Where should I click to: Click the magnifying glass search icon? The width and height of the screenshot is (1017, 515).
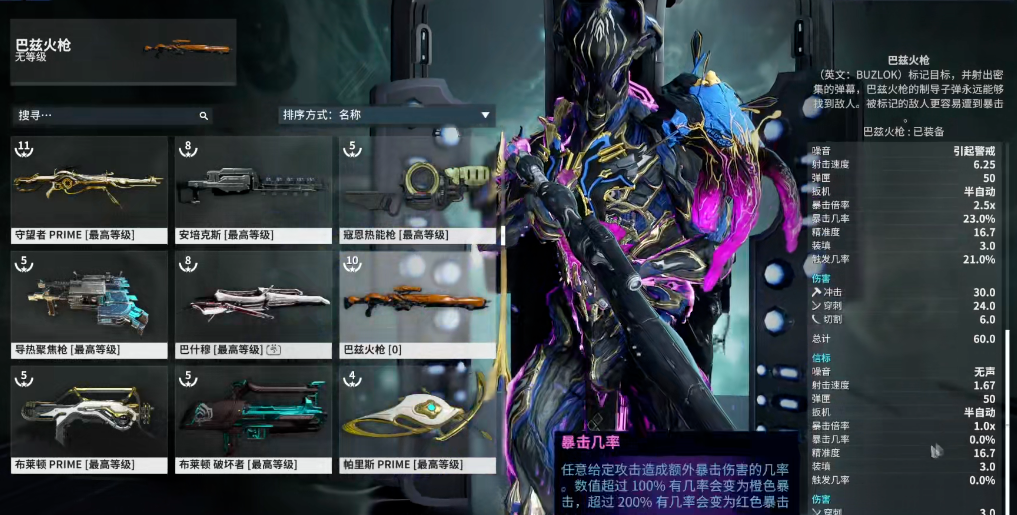click(x=203, y=116)
